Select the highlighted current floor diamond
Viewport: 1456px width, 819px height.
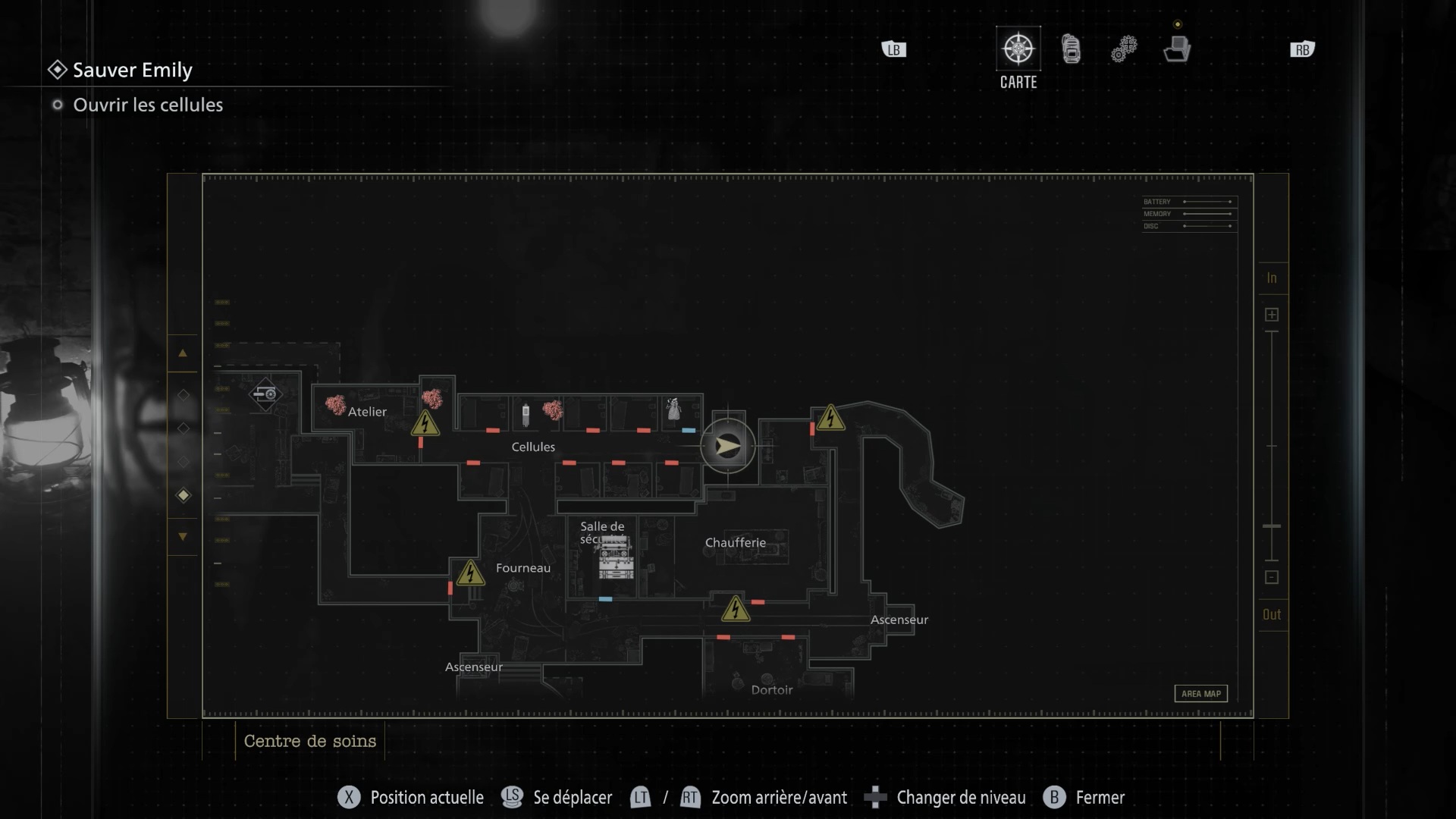183,495
